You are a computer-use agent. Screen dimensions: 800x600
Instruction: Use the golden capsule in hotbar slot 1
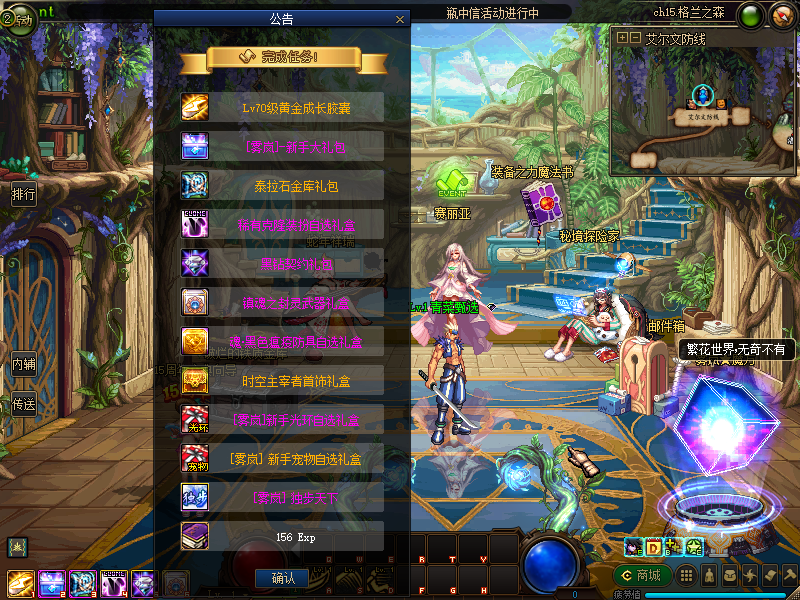(22, 582)
